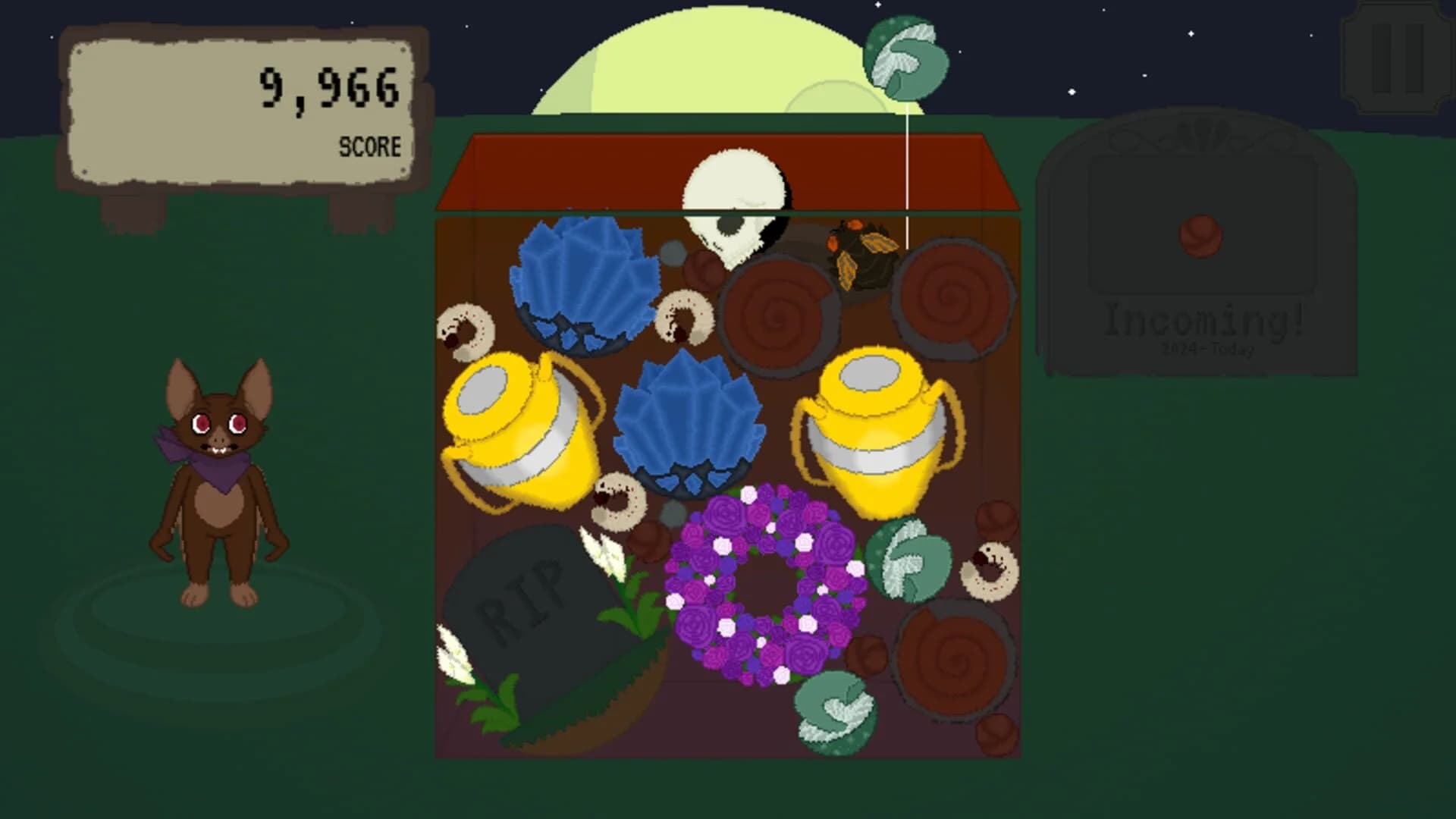Click the succulent hanging above the container
Image resolution: width=1456 pixels, height=819 pixels.
906,57
